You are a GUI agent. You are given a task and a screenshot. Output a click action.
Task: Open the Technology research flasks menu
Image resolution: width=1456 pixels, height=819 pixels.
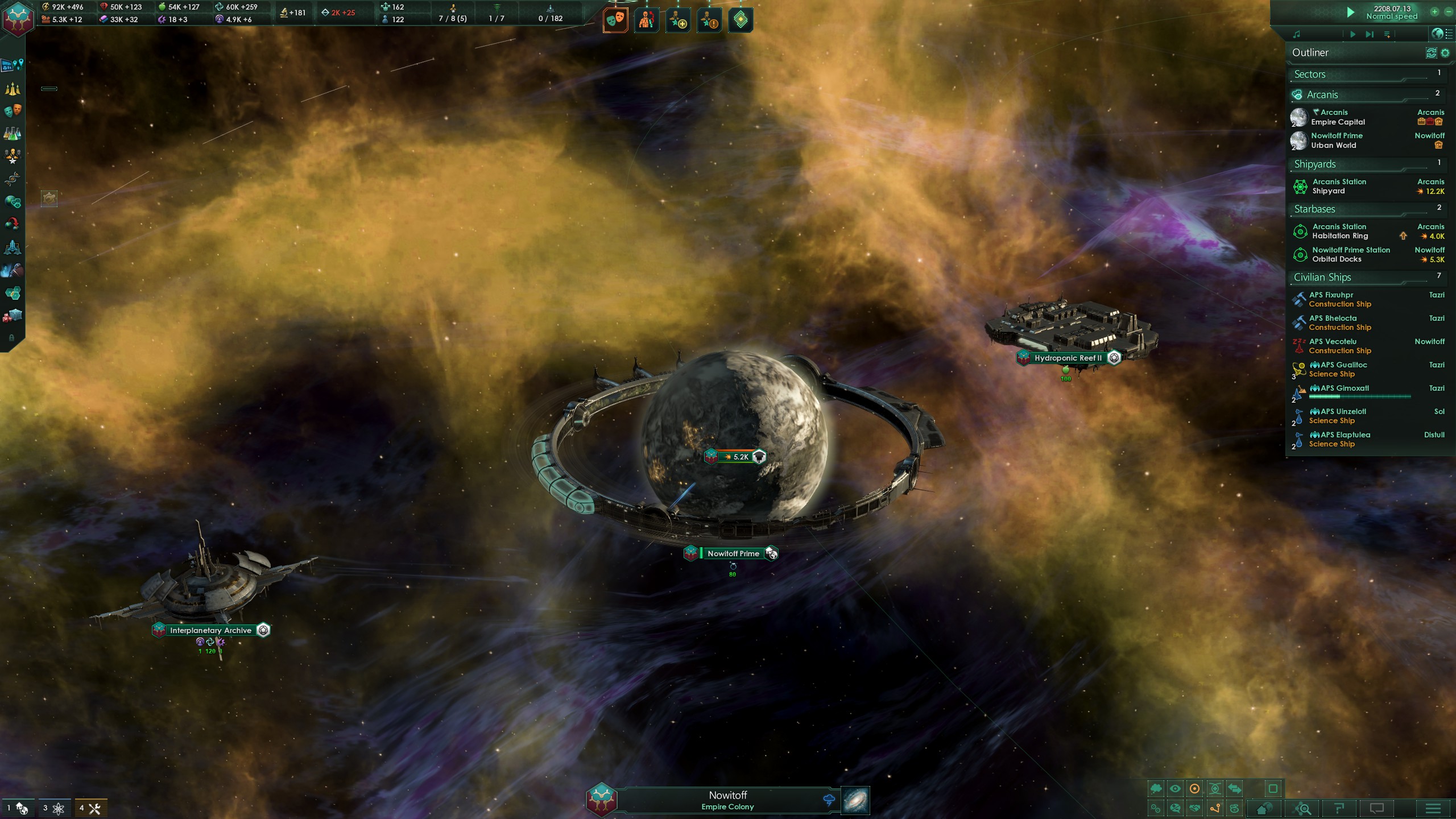click(x=13, y=133)
